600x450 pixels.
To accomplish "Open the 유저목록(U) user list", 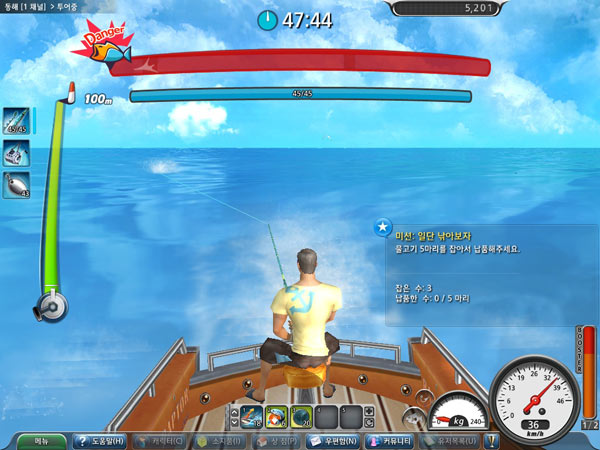I will pyautogui.click(x=461, y=441).
